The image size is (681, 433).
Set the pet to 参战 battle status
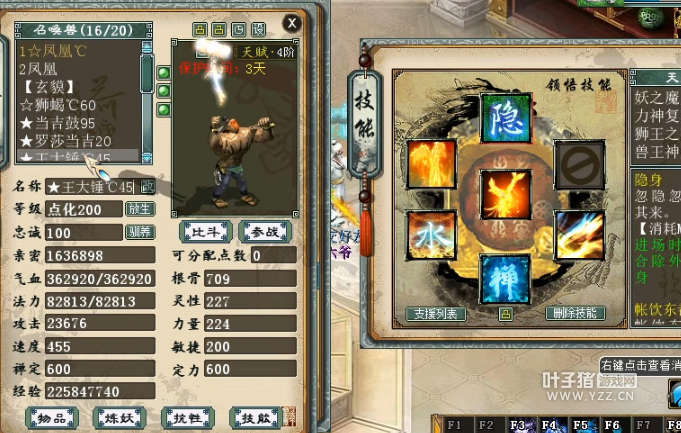(265, 232)
